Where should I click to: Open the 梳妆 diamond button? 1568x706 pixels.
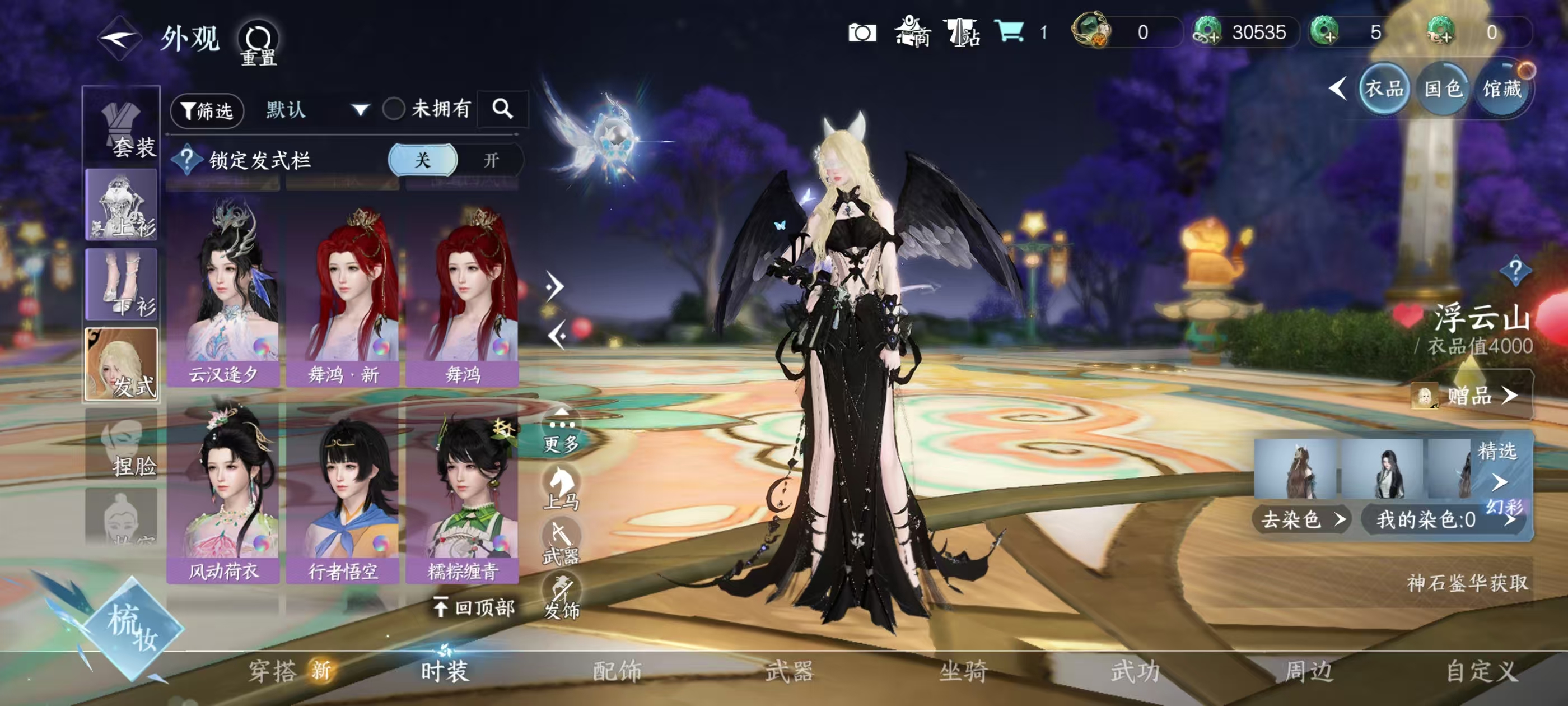tap(132, 628)
